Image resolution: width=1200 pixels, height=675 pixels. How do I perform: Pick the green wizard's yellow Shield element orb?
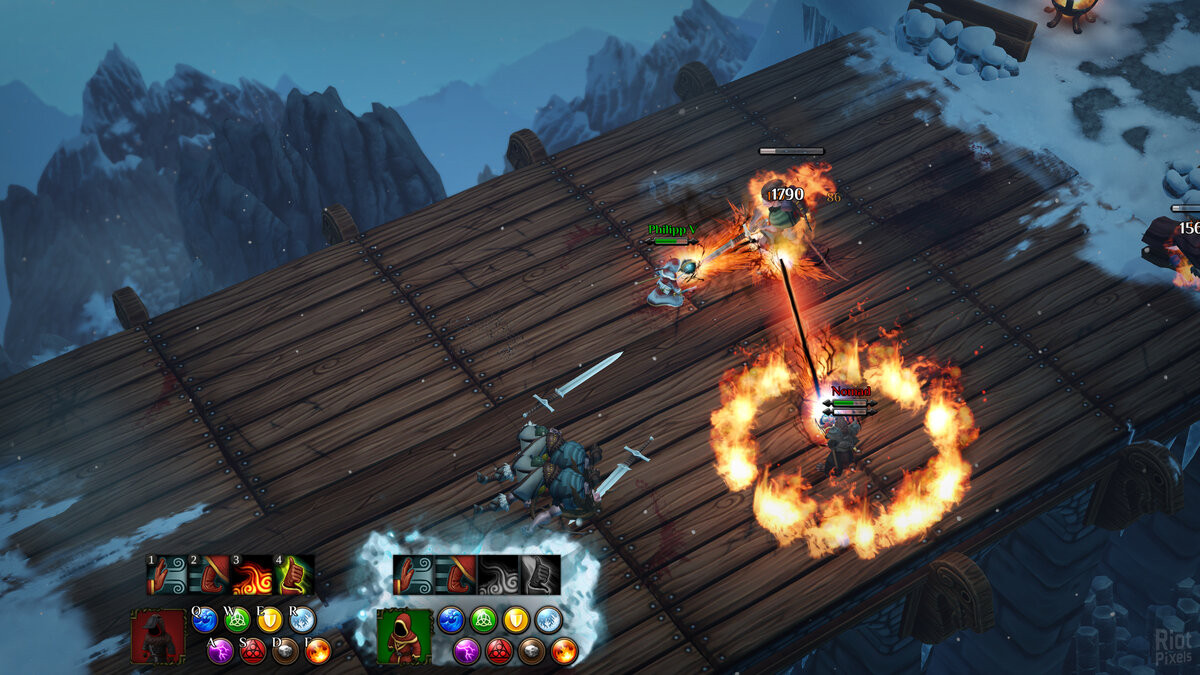pyautogui.click(x=516, y=620)
